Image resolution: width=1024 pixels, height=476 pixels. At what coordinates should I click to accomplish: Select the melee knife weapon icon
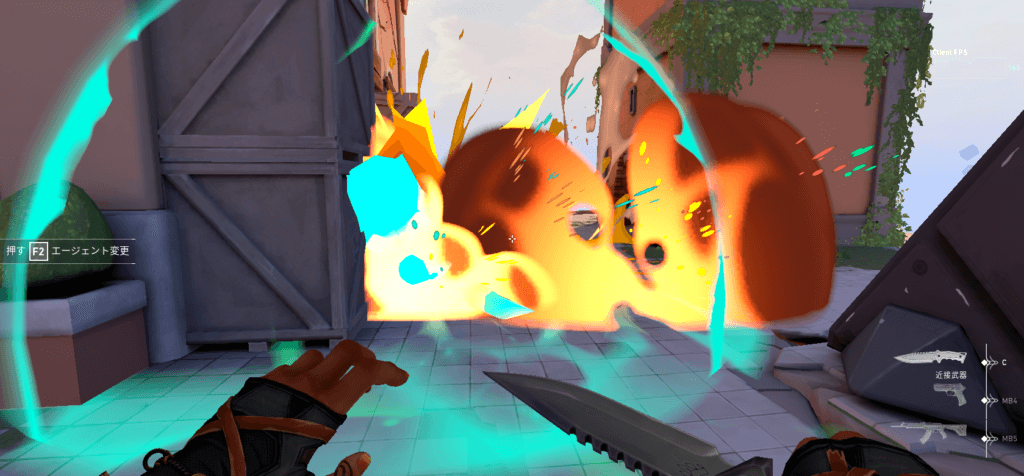pyautogui.click(x=931, y=358)
